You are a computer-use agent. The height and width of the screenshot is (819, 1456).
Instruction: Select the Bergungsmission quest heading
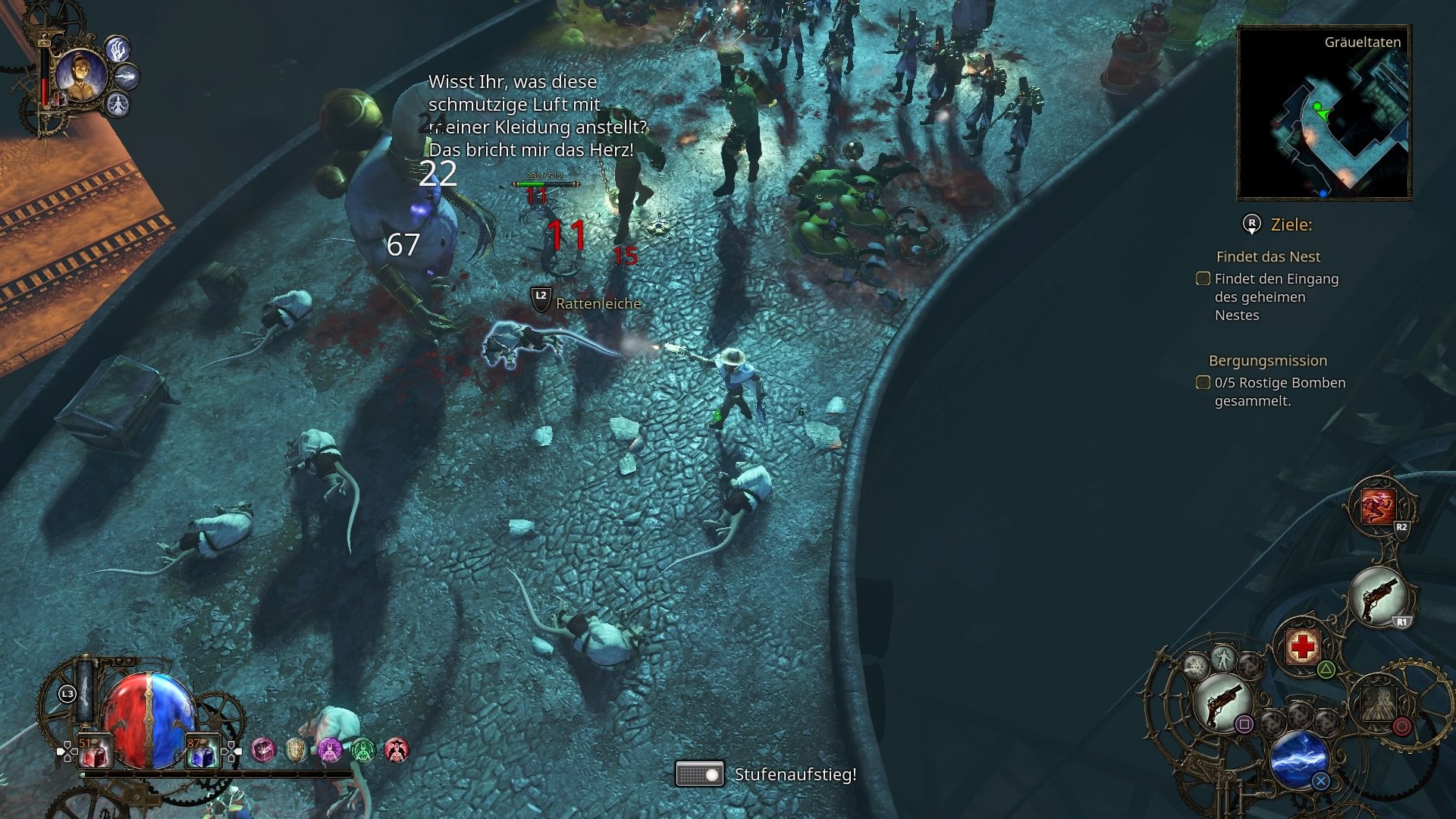coord(1269,361)
